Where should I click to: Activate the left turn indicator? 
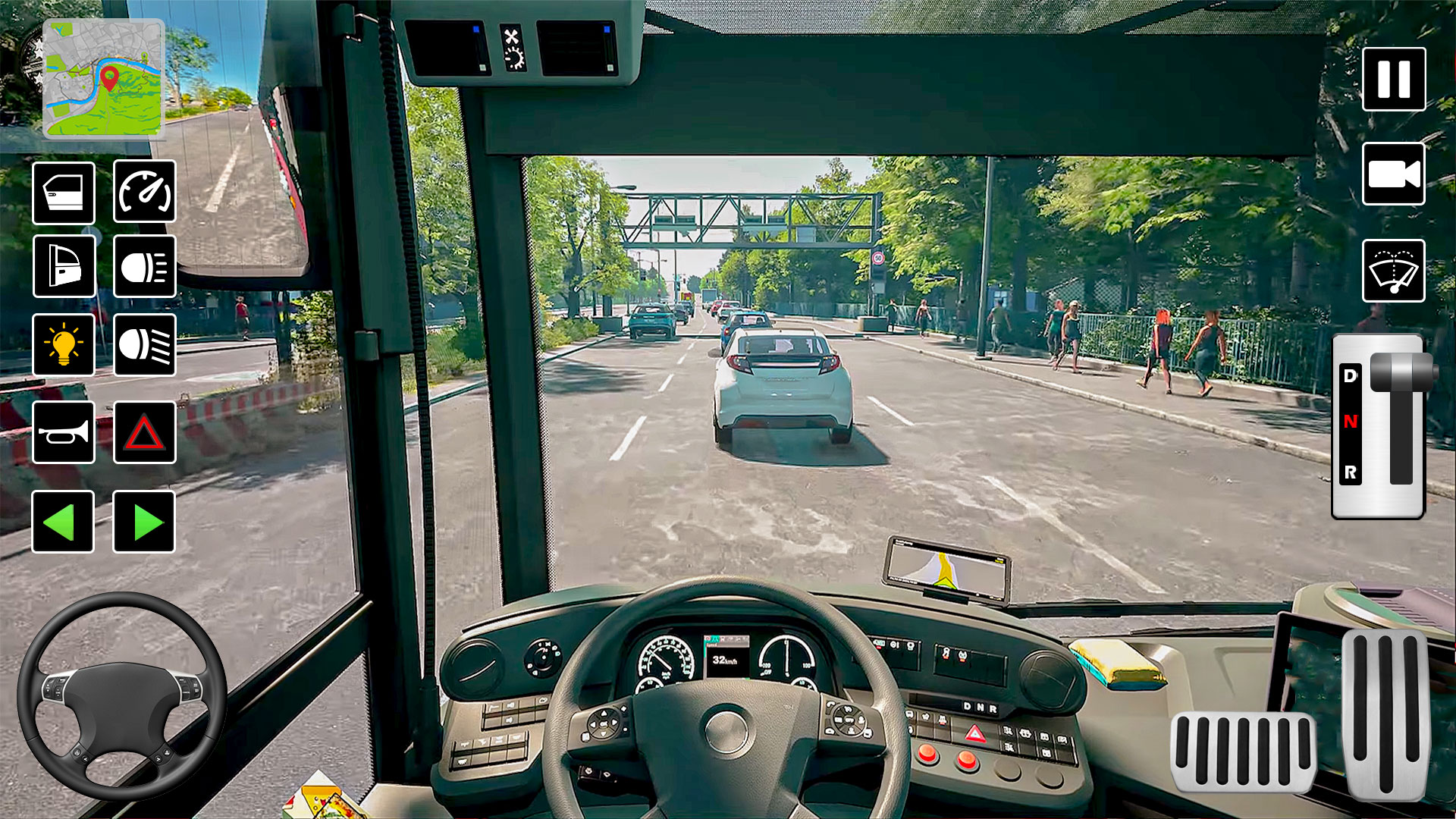[64, 522]
